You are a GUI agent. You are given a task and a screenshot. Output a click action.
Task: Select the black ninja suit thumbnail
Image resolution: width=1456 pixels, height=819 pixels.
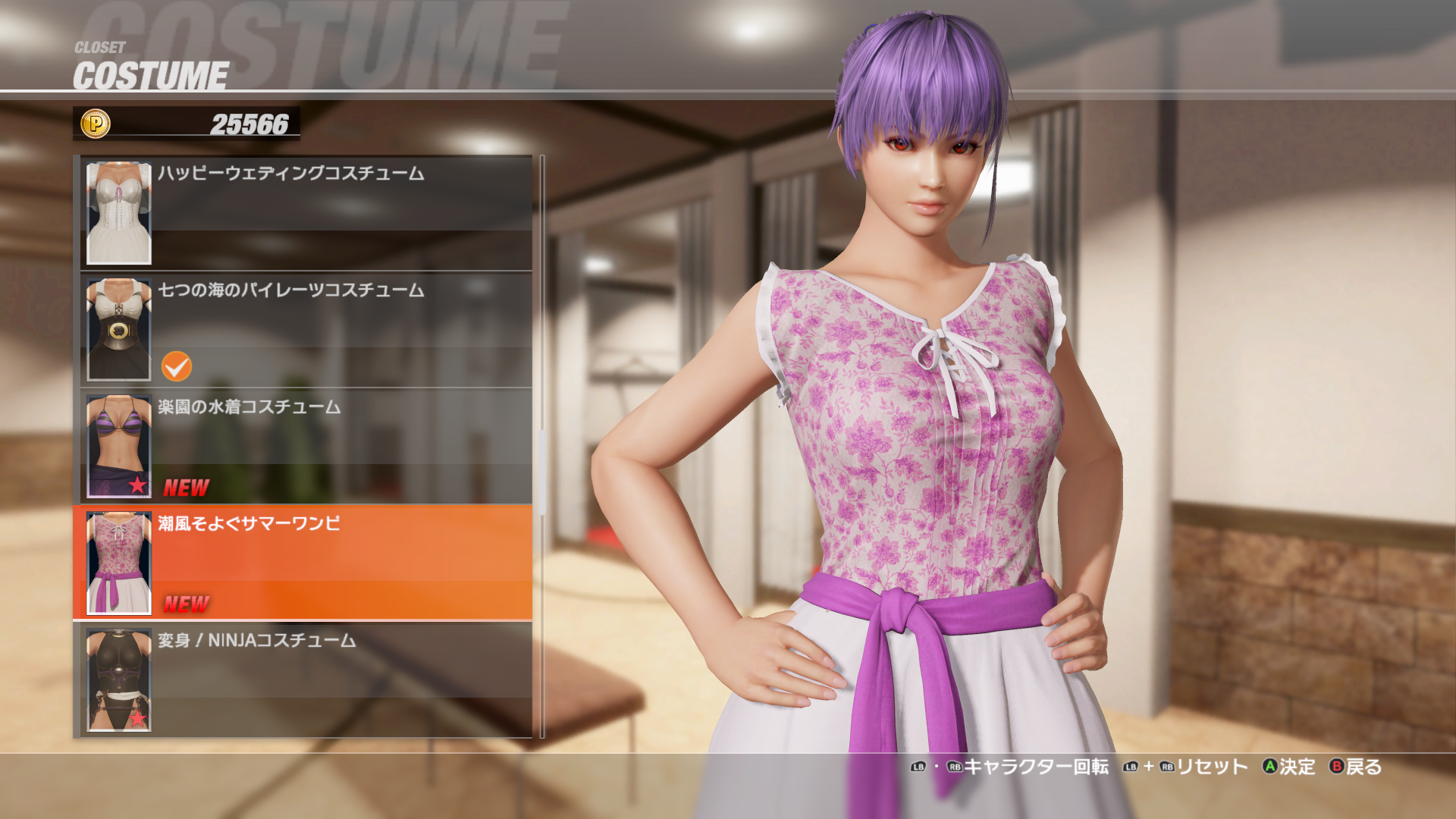pyautogui.click(x=119, y=680)
